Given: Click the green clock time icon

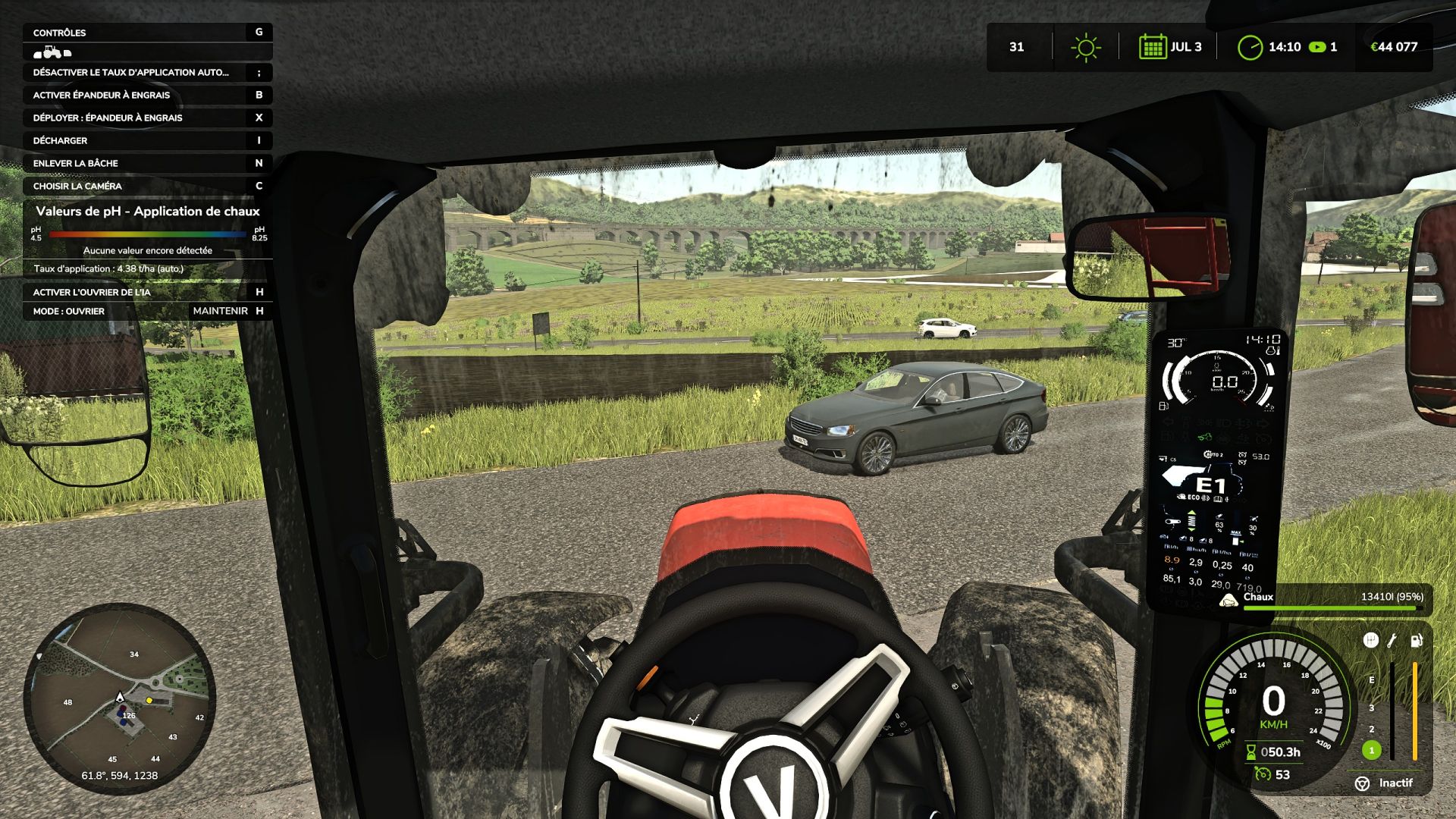Looking at the screenshot, I should (x=1249, y=47).
